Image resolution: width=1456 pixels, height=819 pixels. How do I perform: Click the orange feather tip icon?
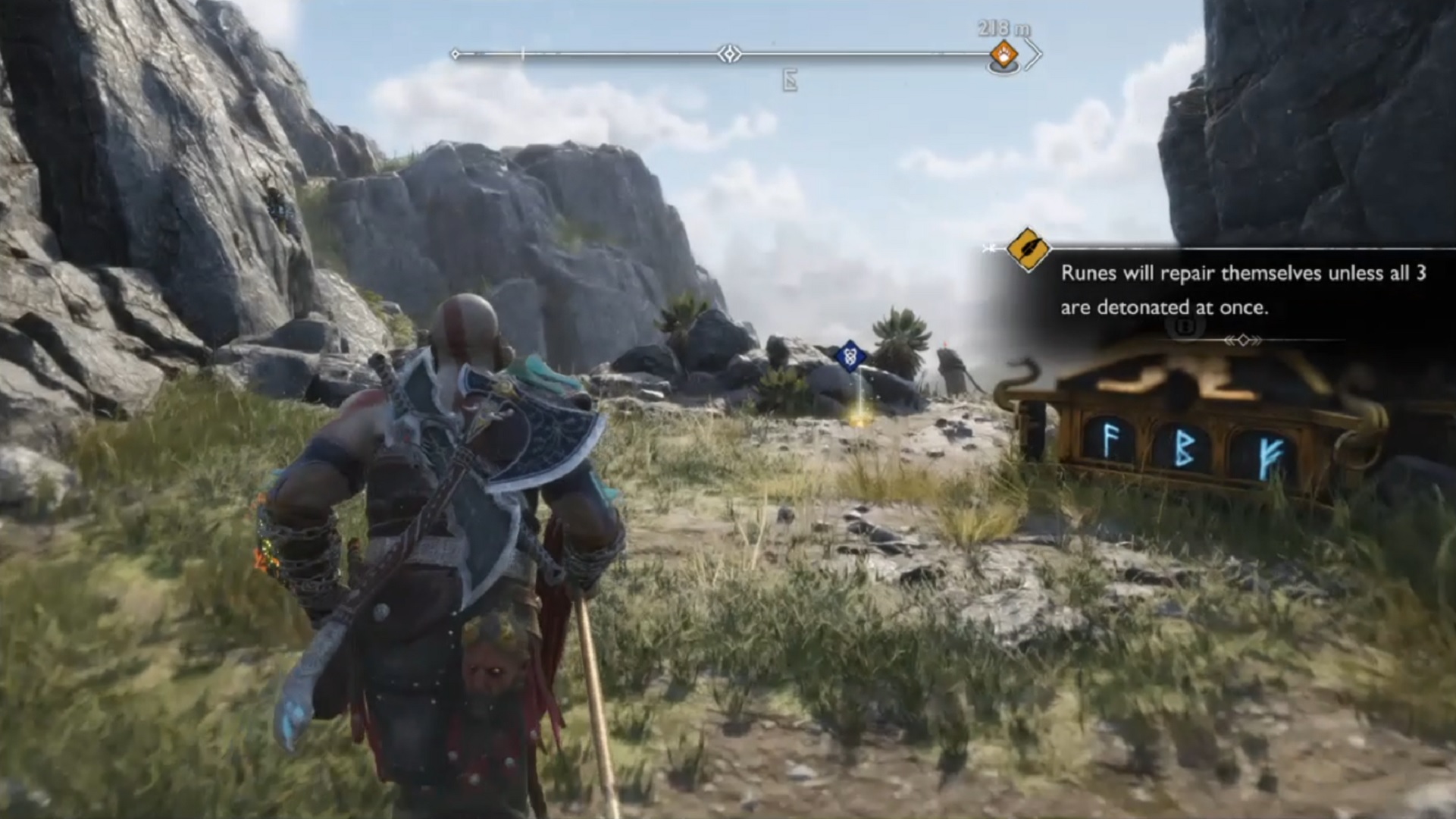pyautogui.click(x=1027, y=249)
